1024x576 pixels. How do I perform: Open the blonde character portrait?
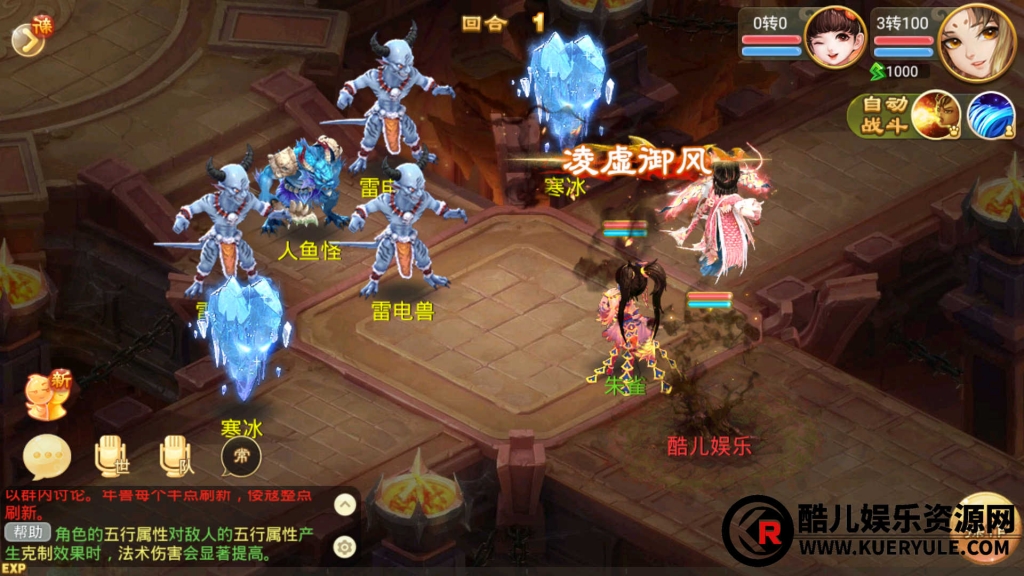coord(976,42)
